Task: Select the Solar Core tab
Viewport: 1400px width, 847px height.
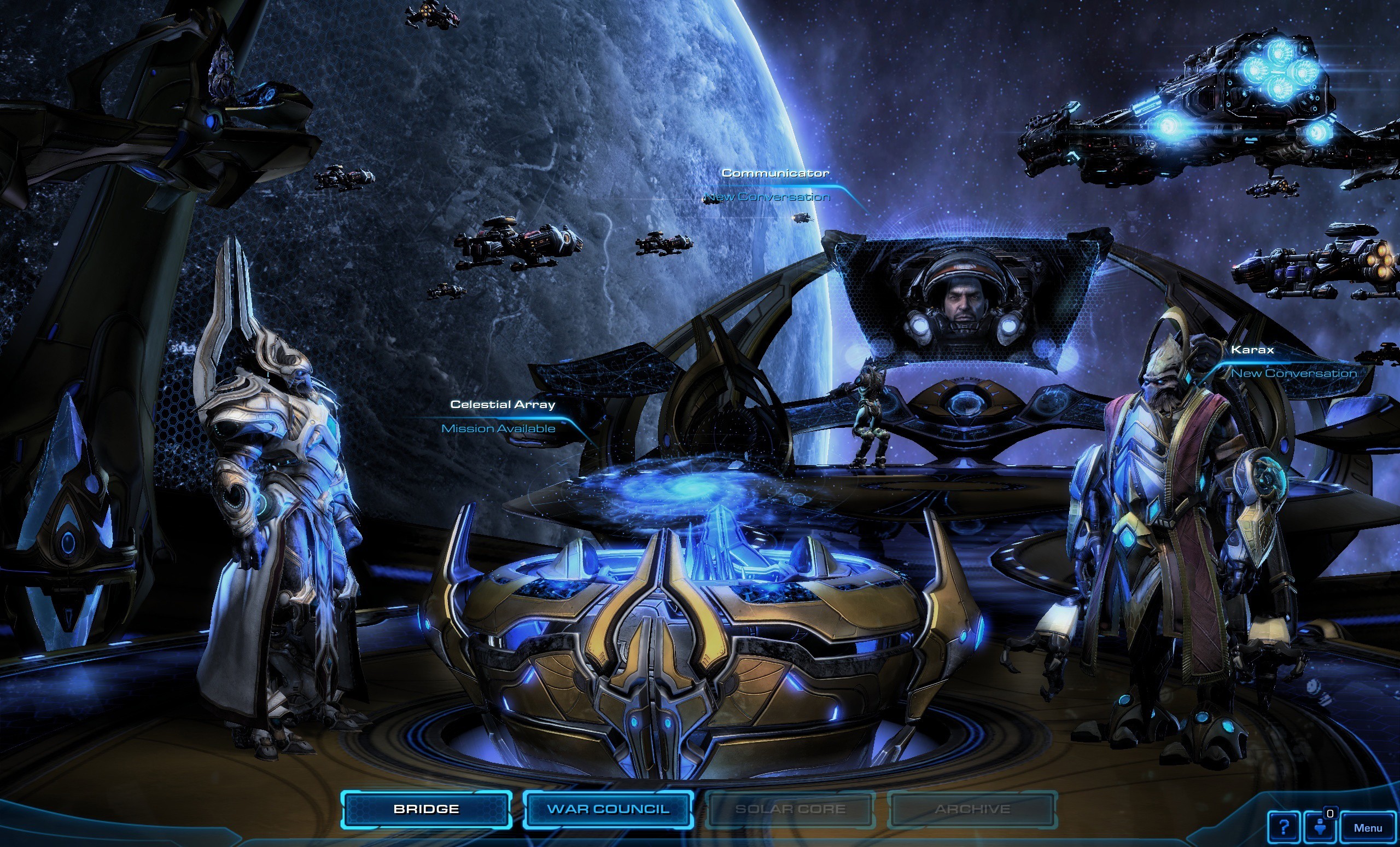Action: (x=791, y=808)
